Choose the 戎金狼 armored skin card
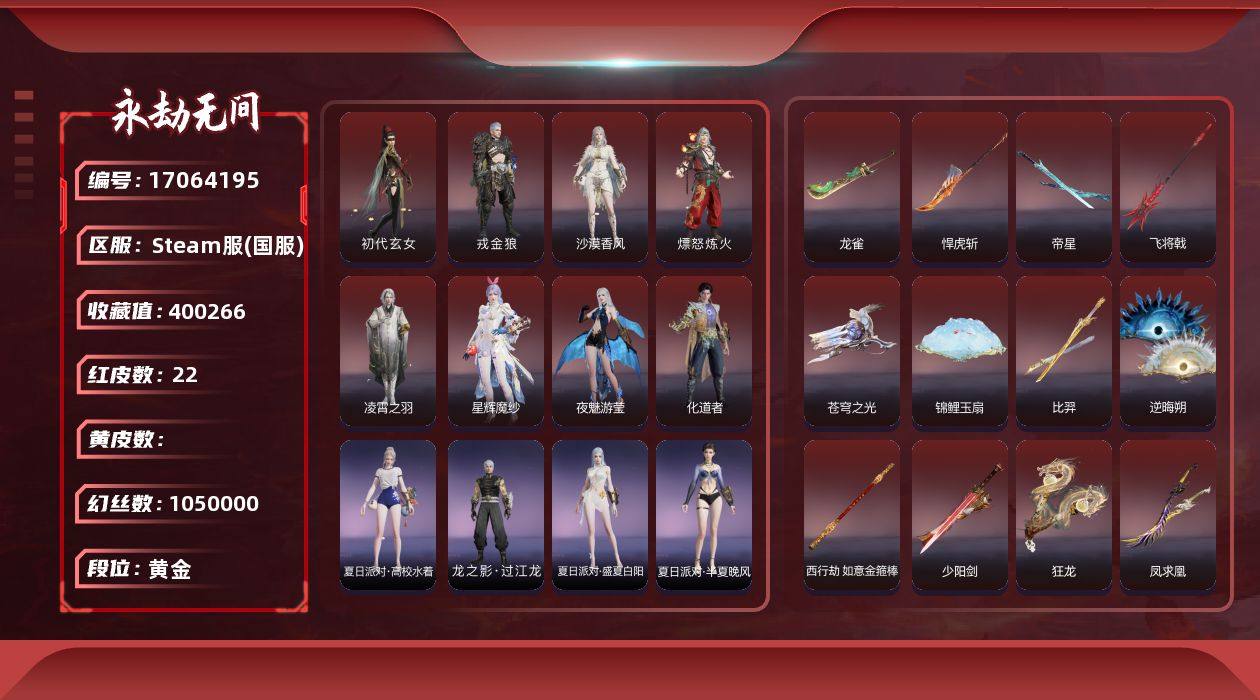 tap(496, 187)
